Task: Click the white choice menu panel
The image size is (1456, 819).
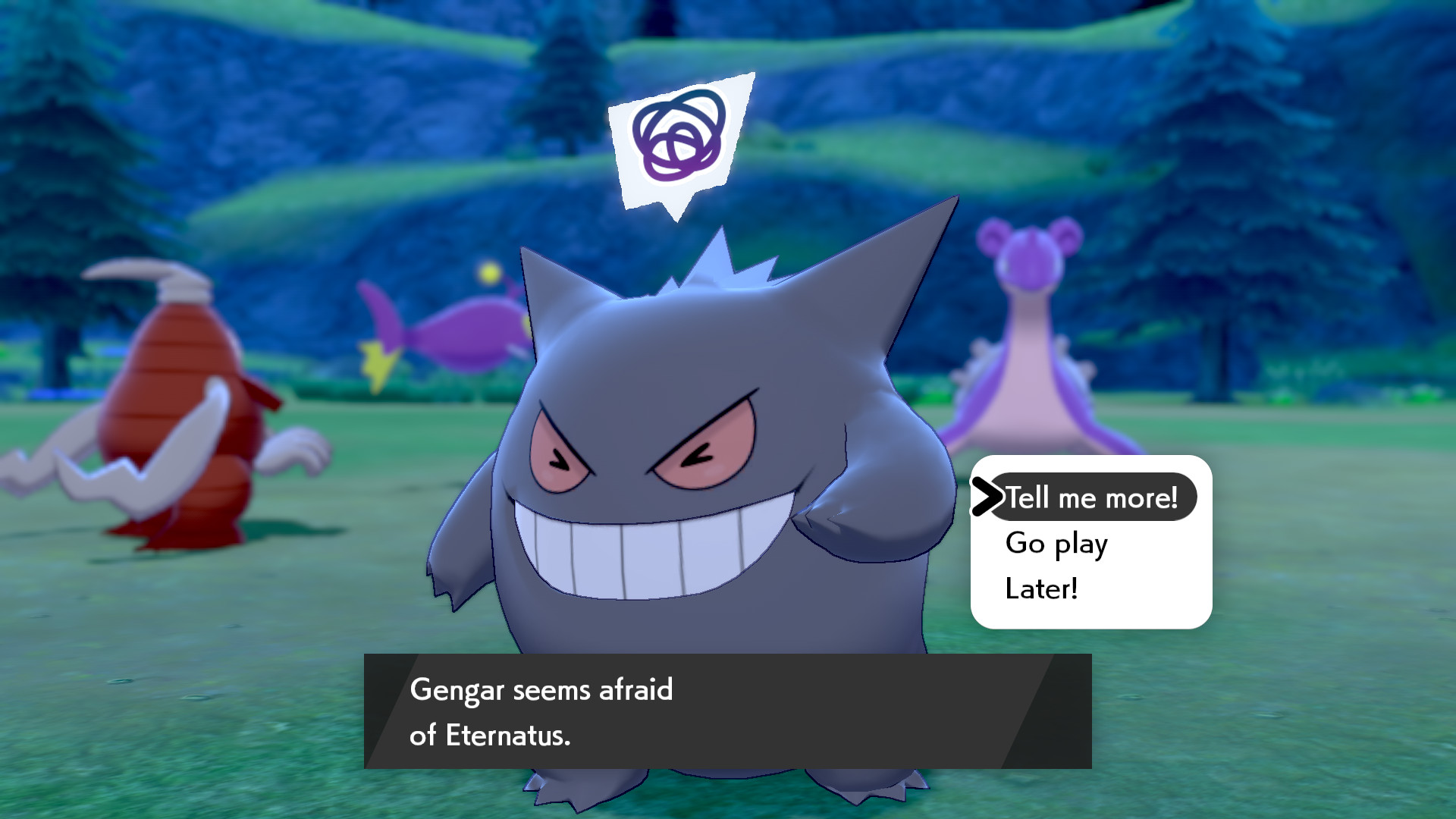Action: tap(1092, 542)
